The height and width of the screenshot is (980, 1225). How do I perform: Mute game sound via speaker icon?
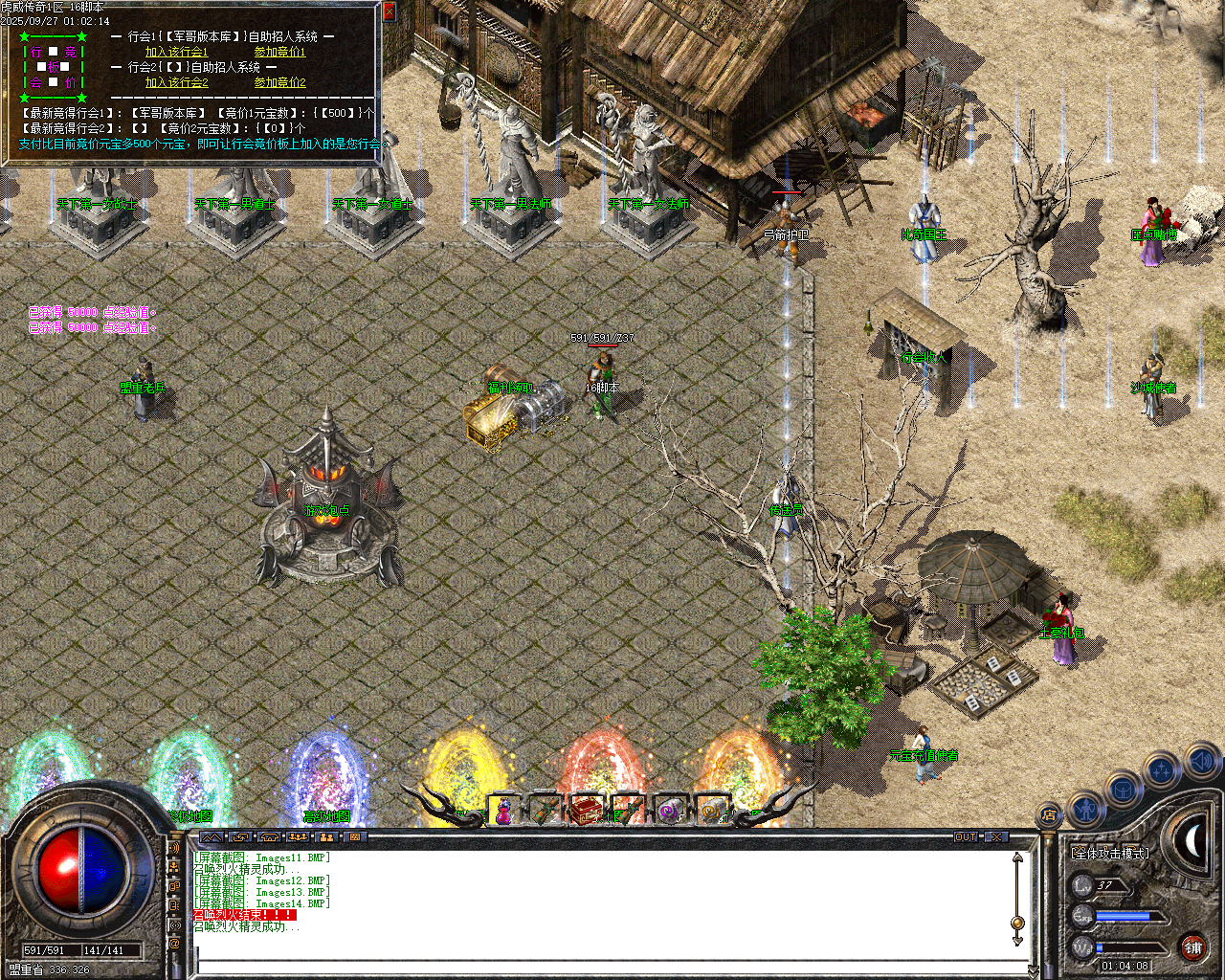click(x=1201, y=761)
